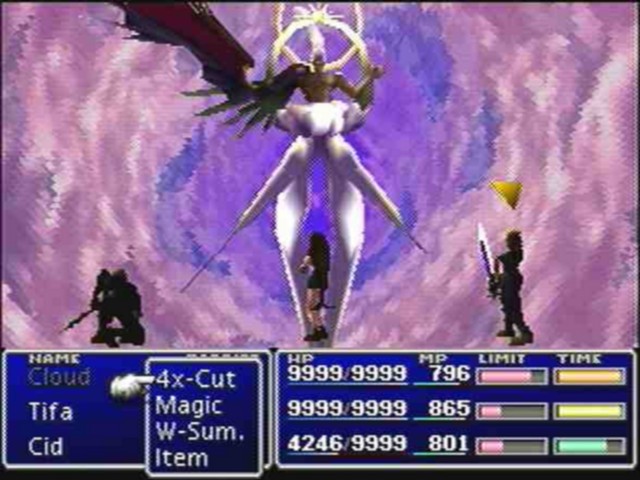Select Cid in the party name list
Viewport: 640px width, 480px height.
coord(45,445)
